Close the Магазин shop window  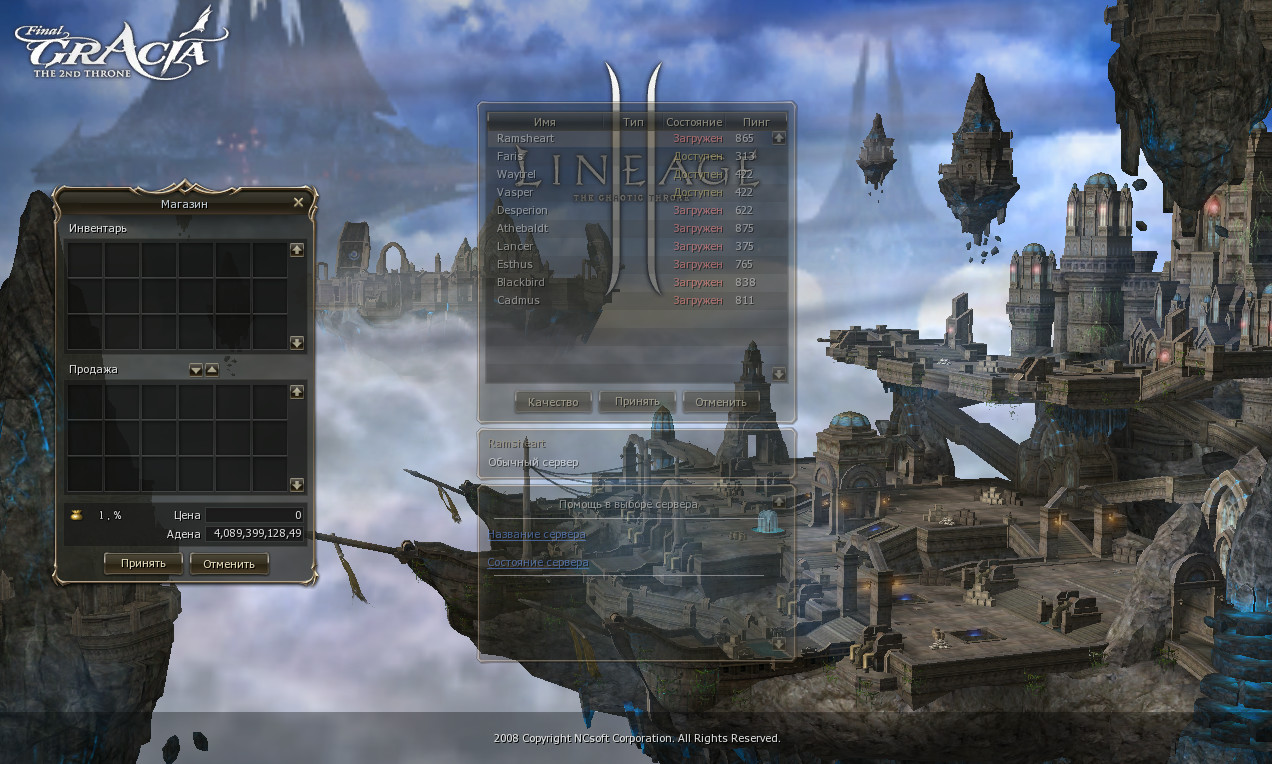[x=298, y=202]
